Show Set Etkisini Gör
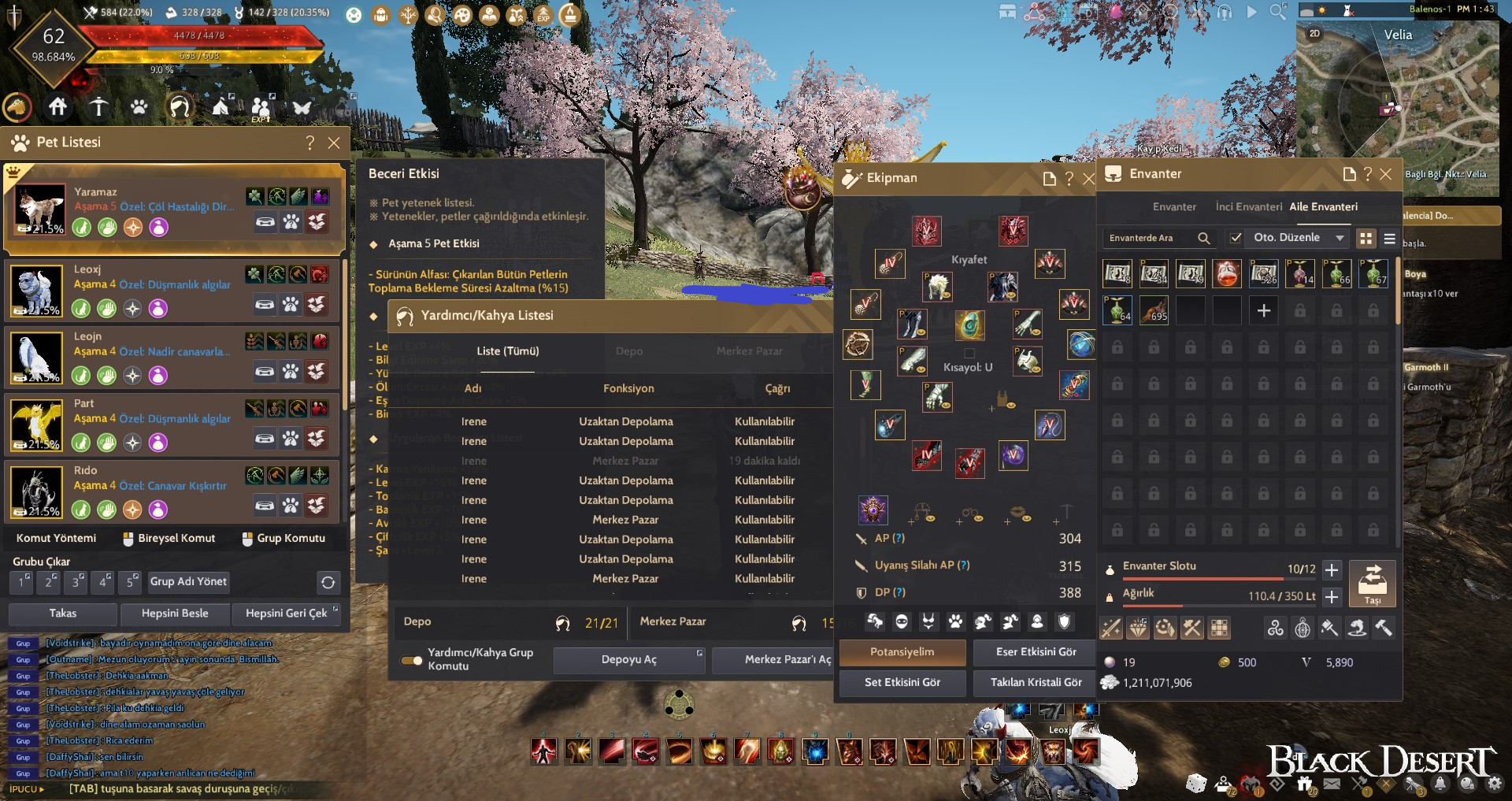This screenshot has width=1512, height=801. tap(902, 683)
